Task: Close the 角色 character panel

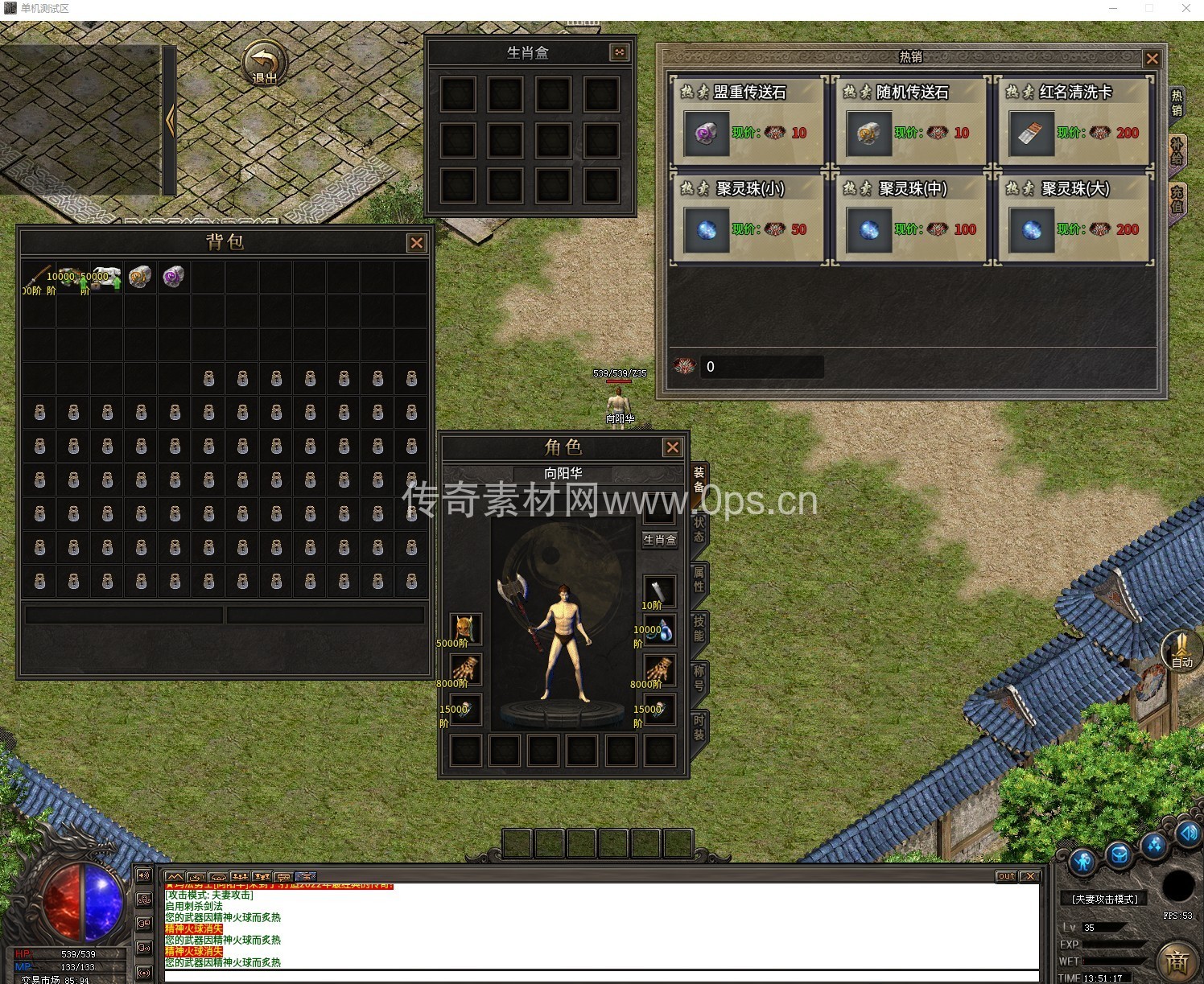Action: click(x=672, y=447)
